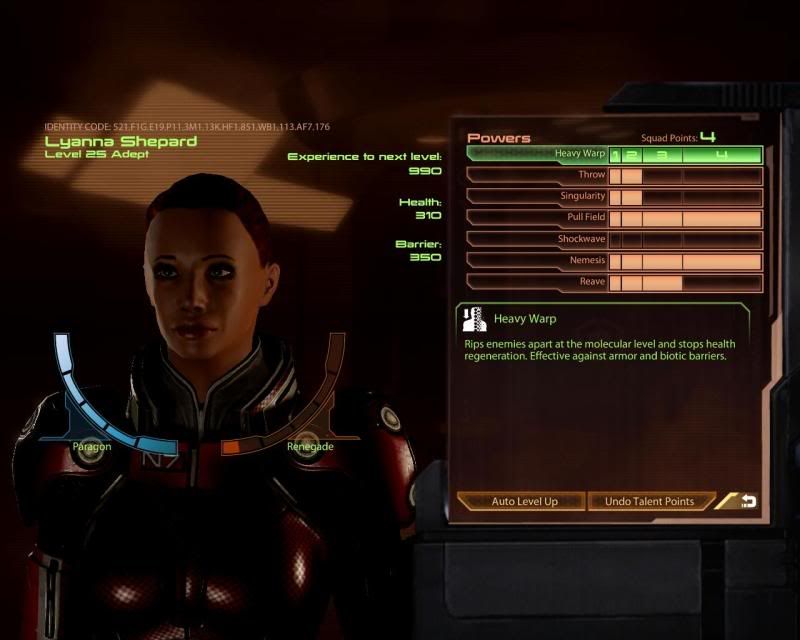800x640 pixels.
Task: Select the Heavy Warp power row
Action: 538,154
